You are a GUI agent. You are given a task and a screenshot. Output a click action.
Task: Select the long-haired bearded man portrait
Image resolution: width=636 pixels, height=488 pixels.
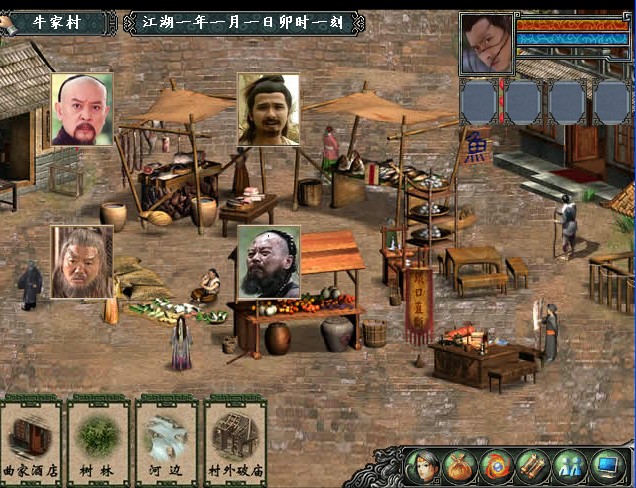tap(268, 109)
